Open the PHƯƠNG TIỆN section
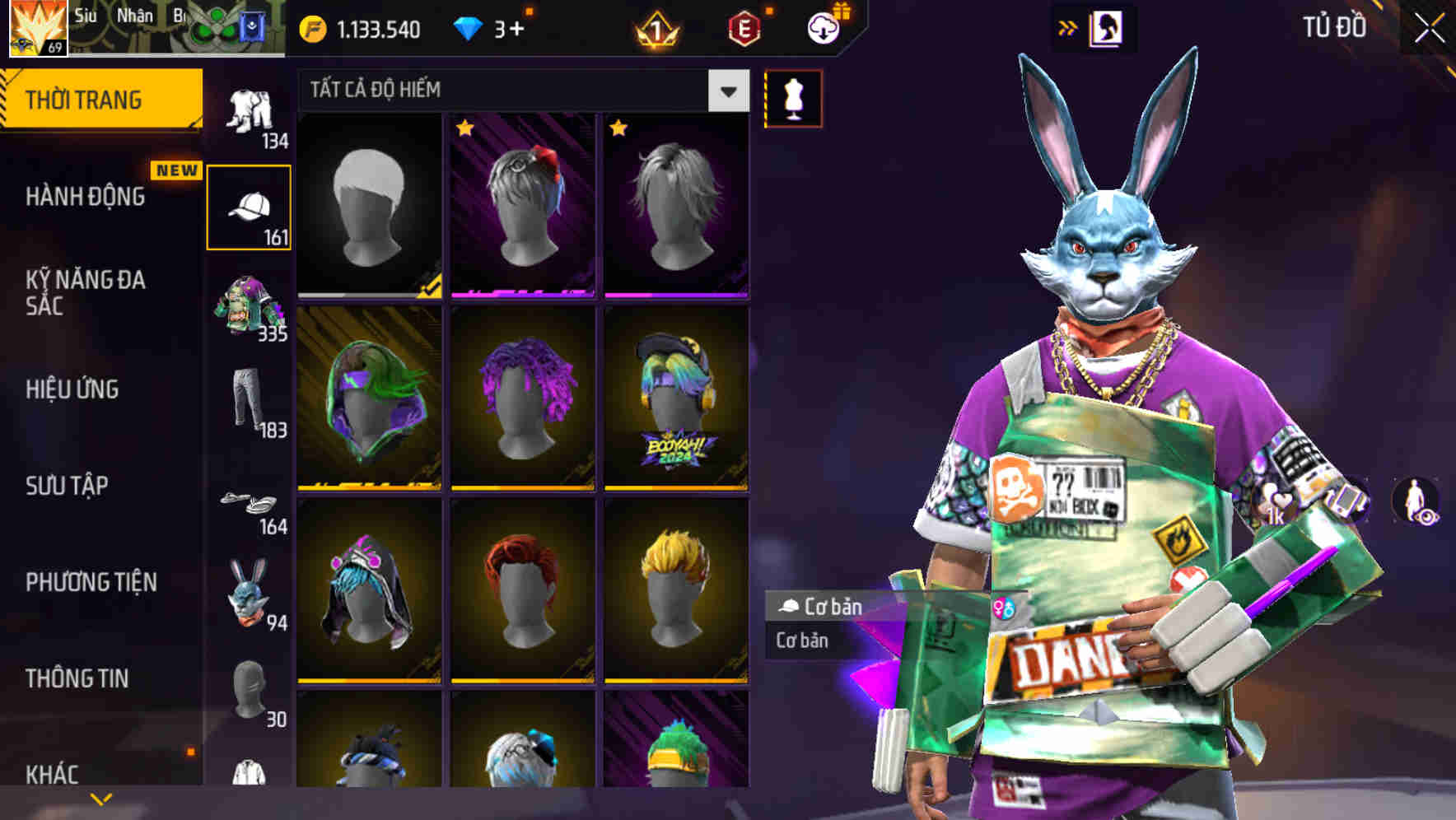The width and height of the screenshot is (1456, 820). 91,582
